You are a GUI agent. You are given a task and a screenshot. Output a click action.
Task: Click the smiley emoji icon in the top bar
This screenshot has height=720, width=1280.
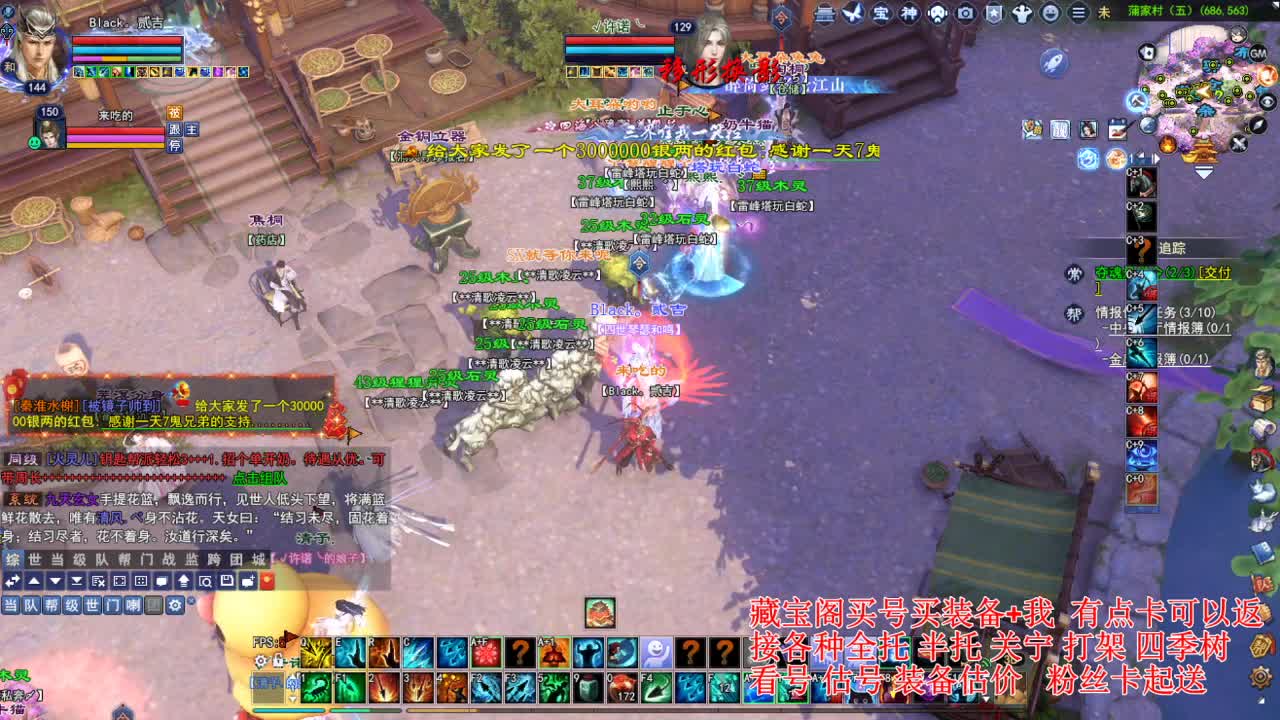pos(1049,13)
